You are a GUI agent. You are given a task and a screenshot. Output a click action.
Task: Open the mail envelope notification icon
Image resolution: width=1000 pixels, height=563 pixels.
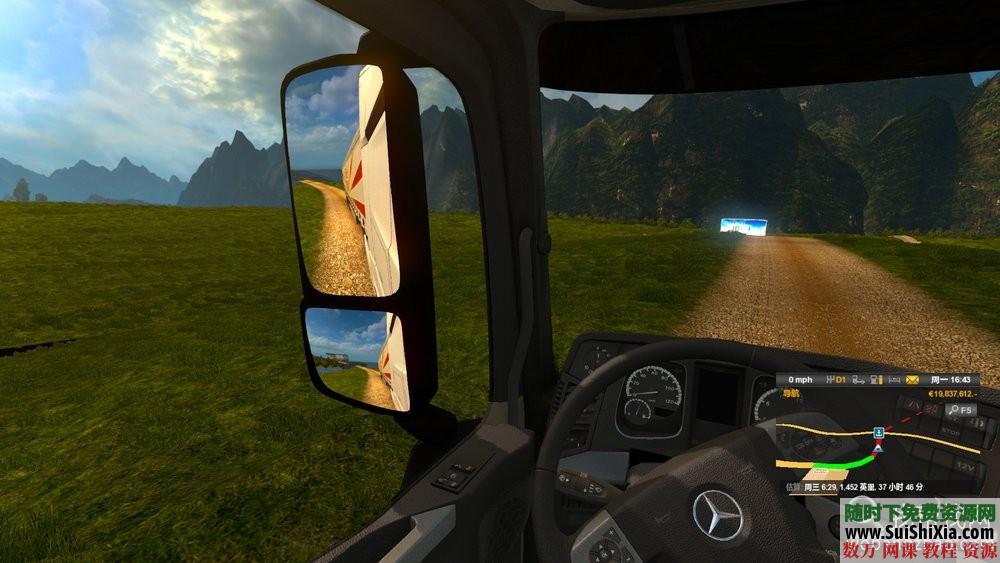[912, 380]
